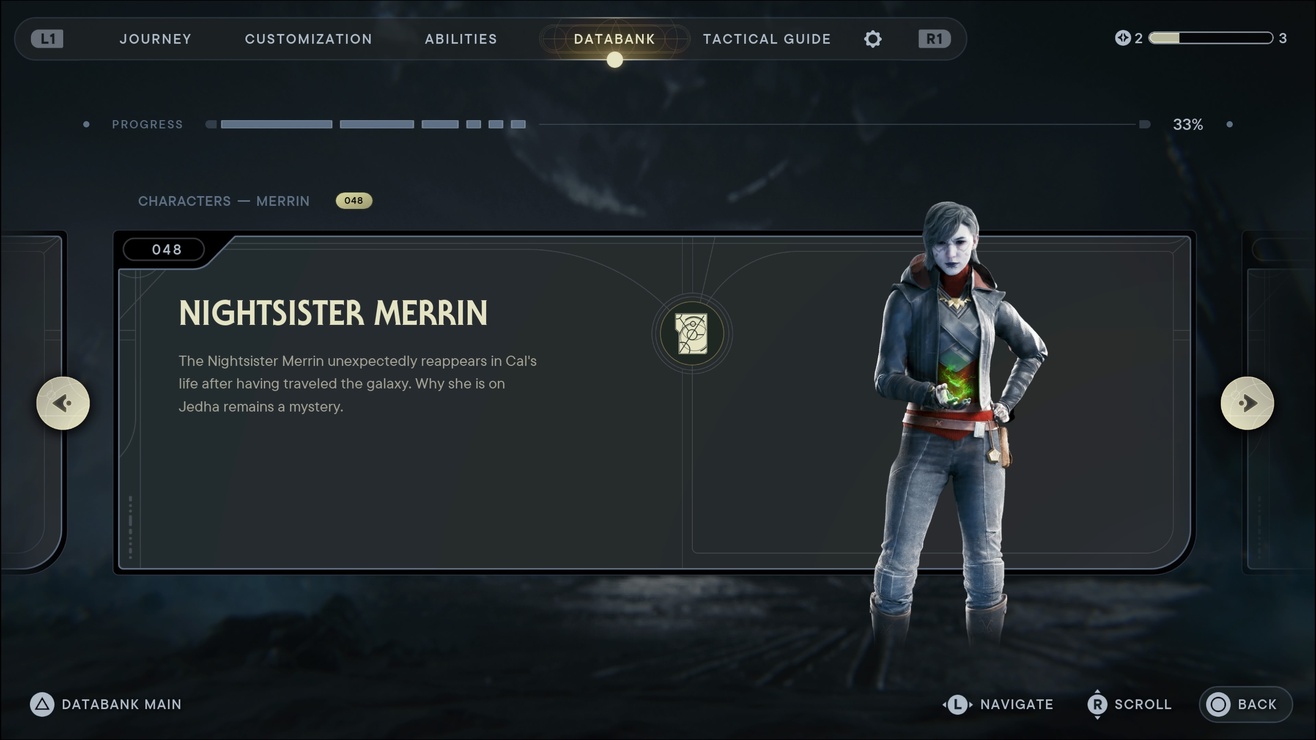
Task: Switch to the Tactical Guide tab
Action: click(x=766, y=38)
